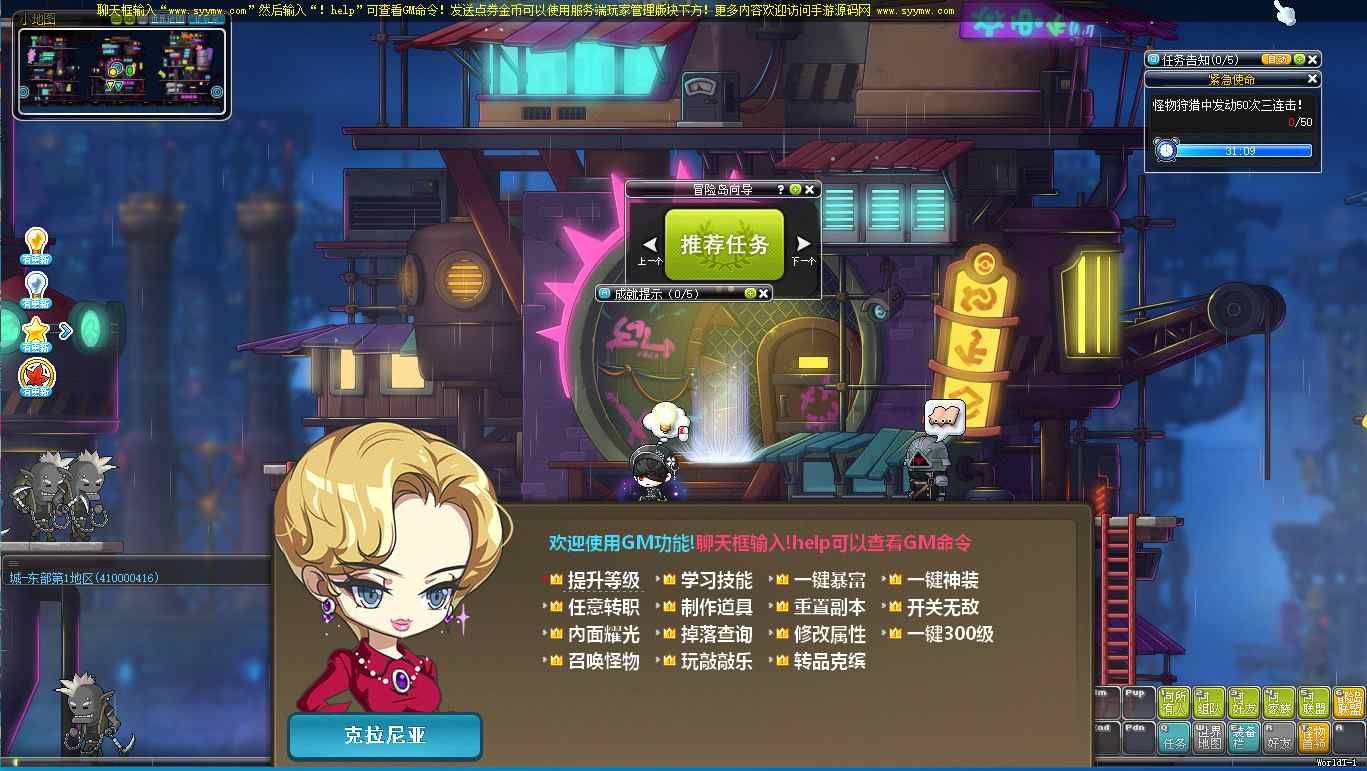
Task: Enable 自动 auto mode on the quest notifier
Action: click(x=1275, y=59)
